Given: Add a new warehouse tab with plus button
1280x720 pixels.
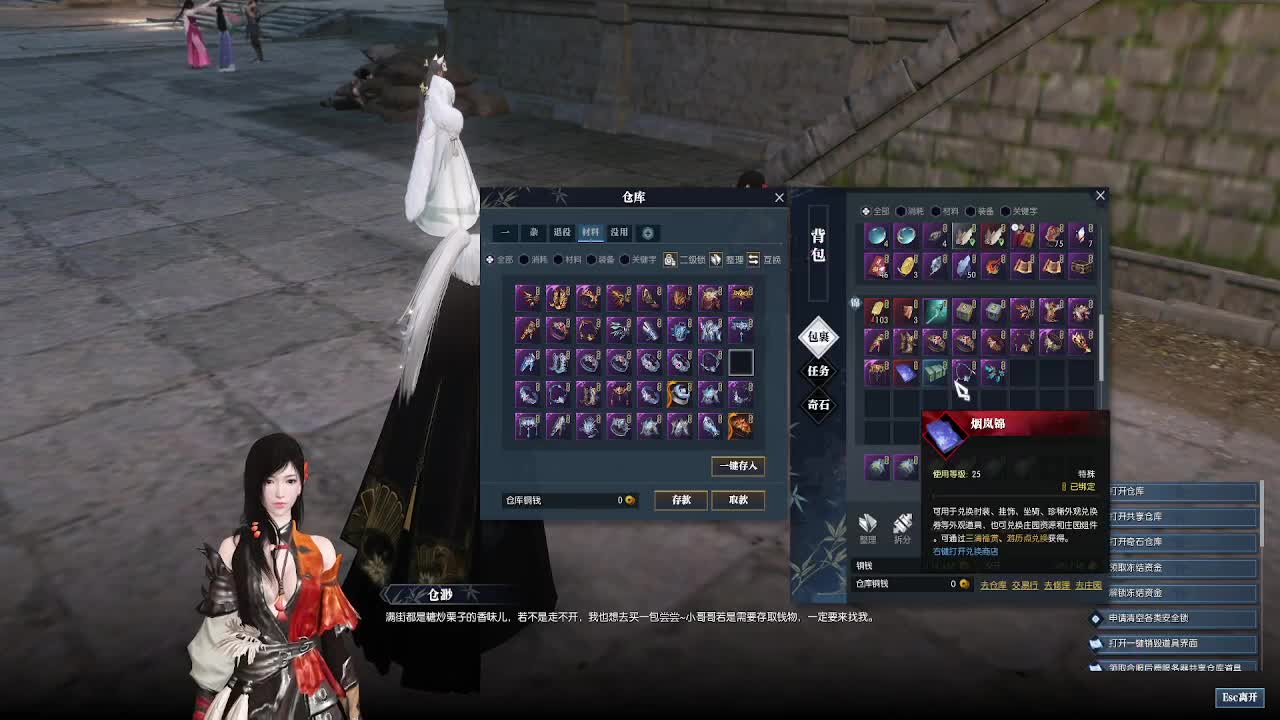Looking at the screenshot, I should (648, 233).
